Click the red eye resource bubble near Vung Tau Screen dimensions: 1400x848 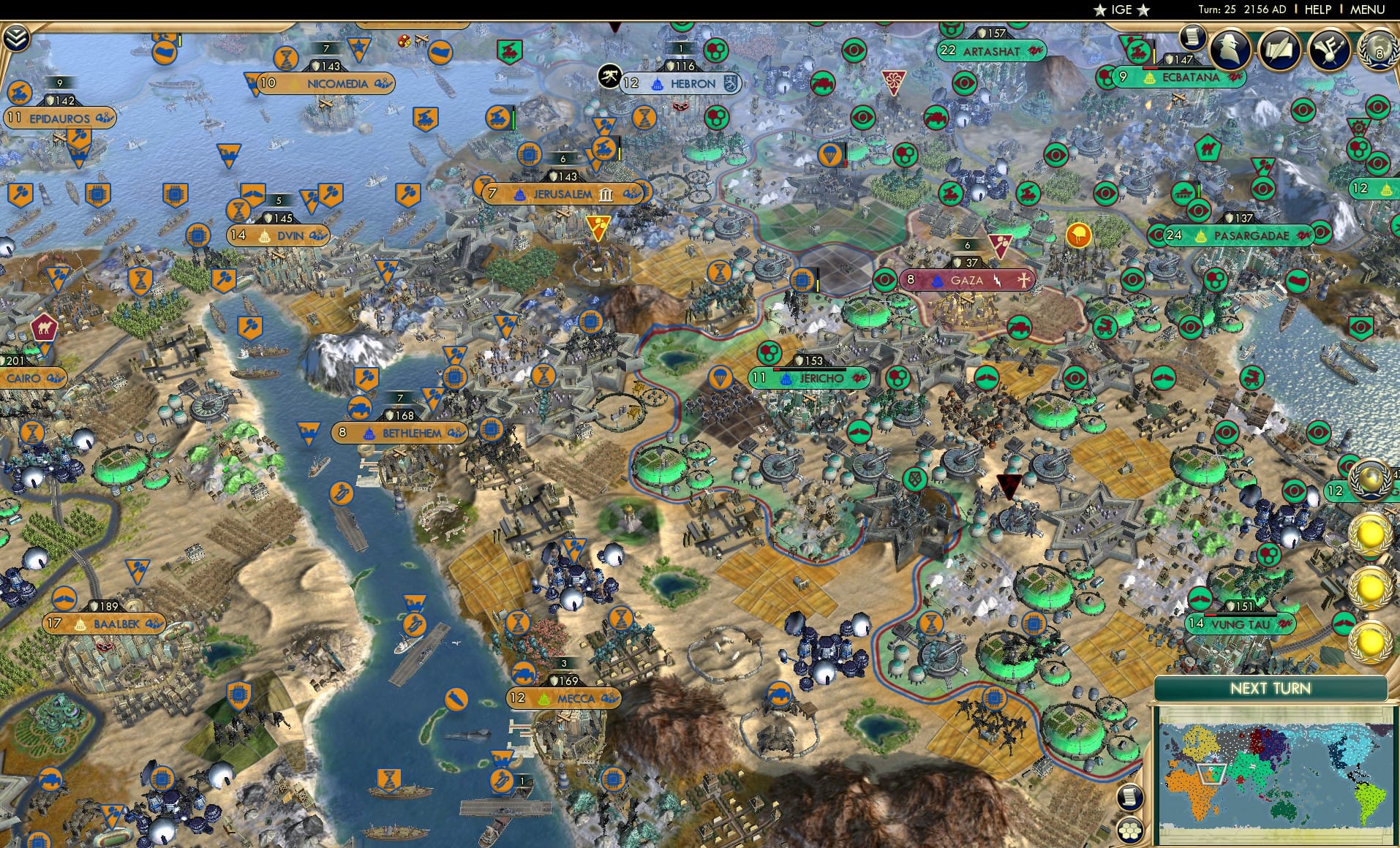tap(1199, 598)
